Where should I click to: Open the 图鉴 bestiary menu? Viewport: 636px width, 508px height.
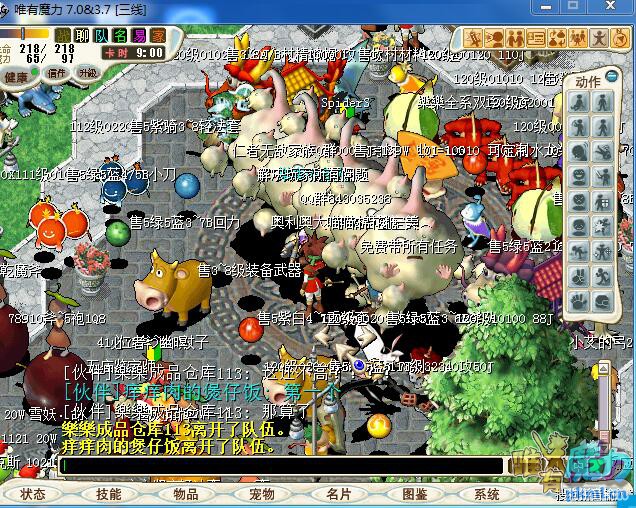414,494
